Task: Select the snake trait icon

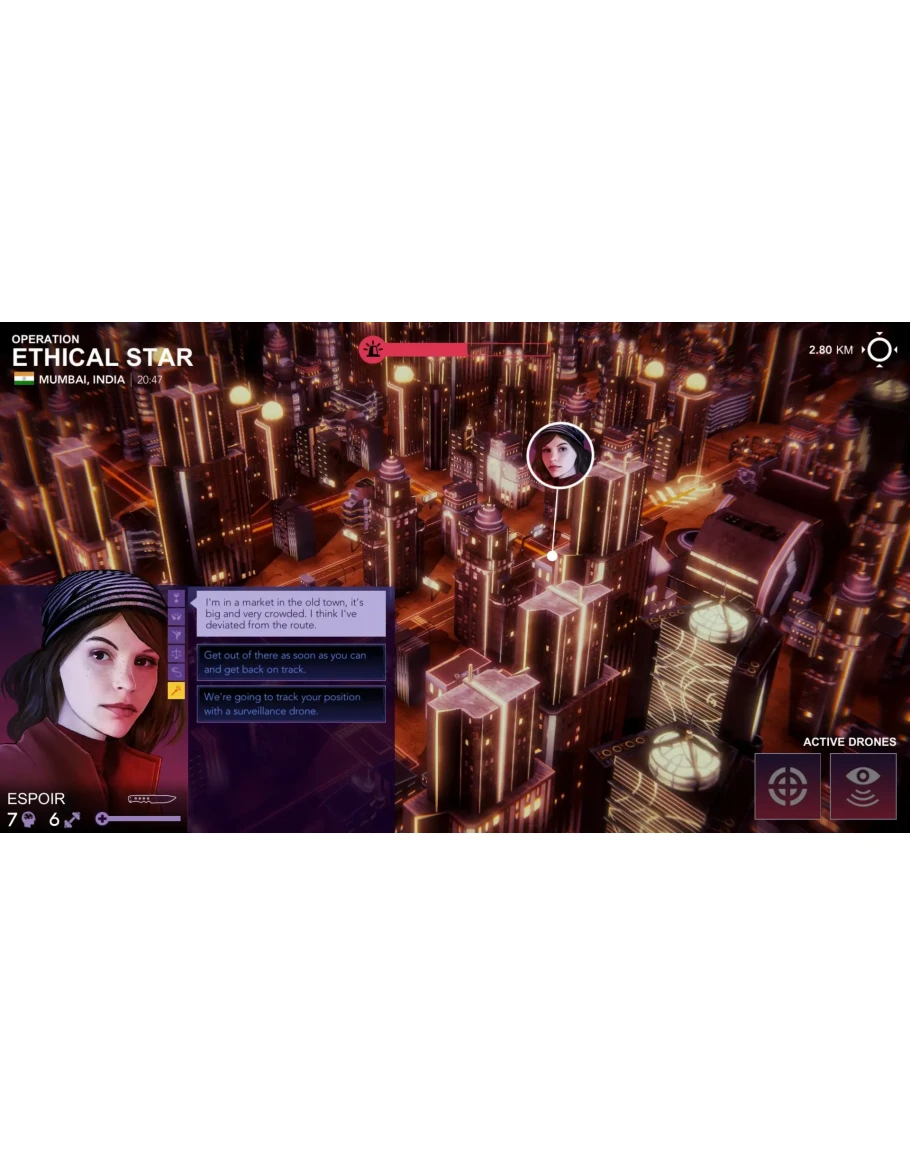Action: coord(176,672)
